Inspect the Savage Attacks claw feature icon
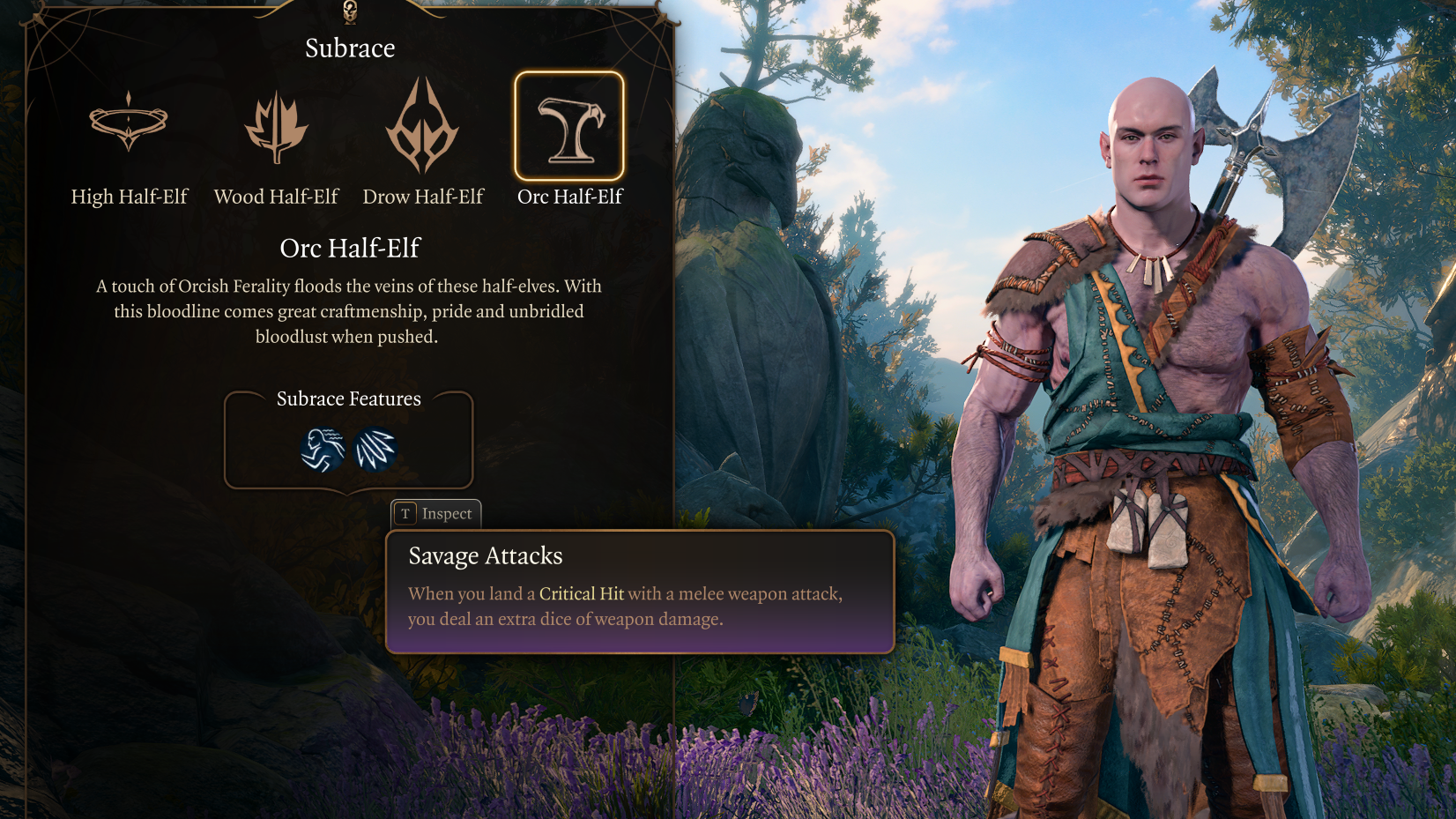The image size is (1456, 819). tap(375, 450)
